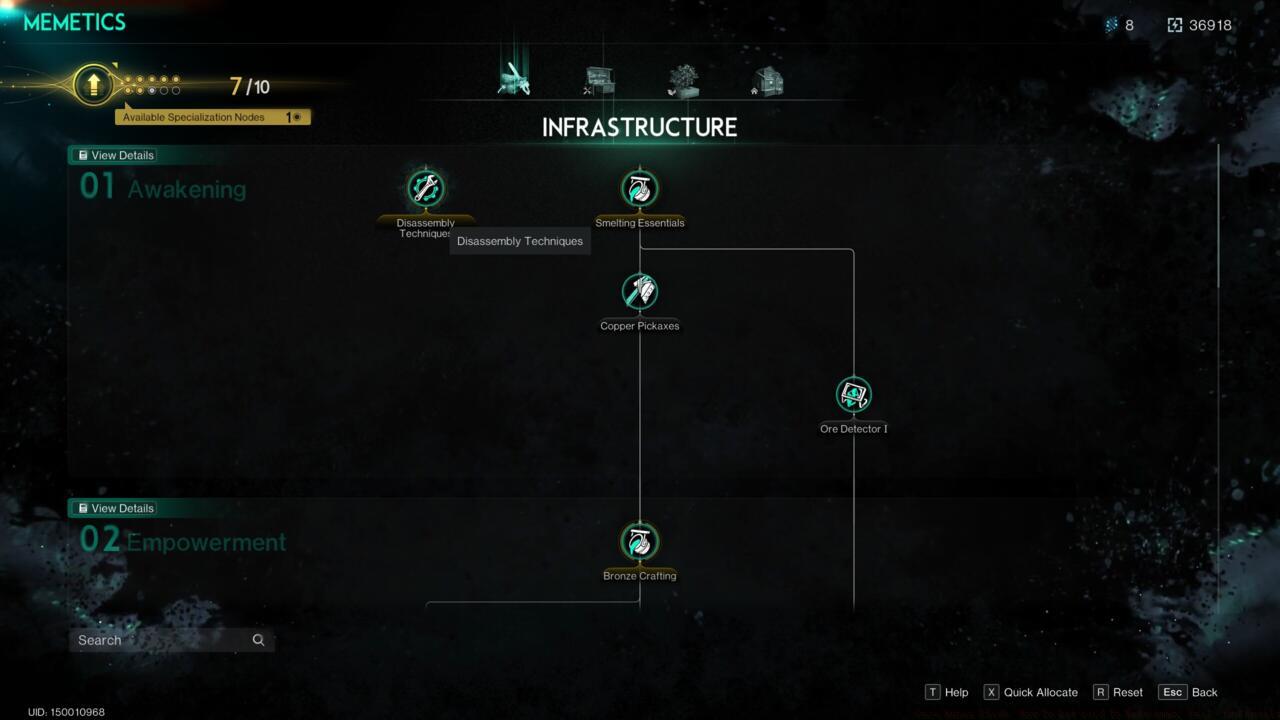The image size is (1280, 720).
Task: Select the Smelting Essentials node
Action: pos(640,186)
